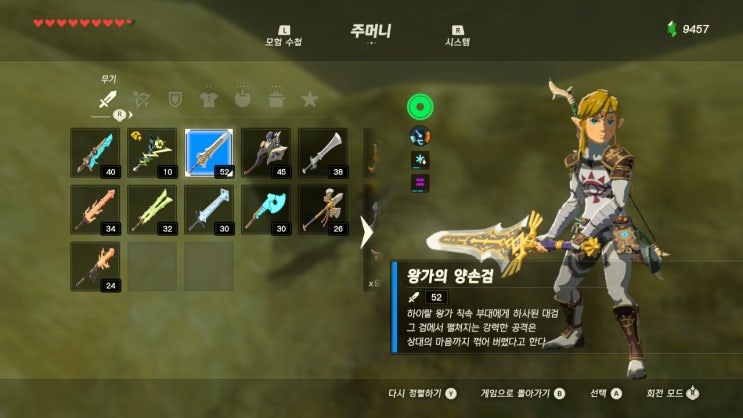Choose the long-handled halberd with 26 attack

[x=323, y=209]
